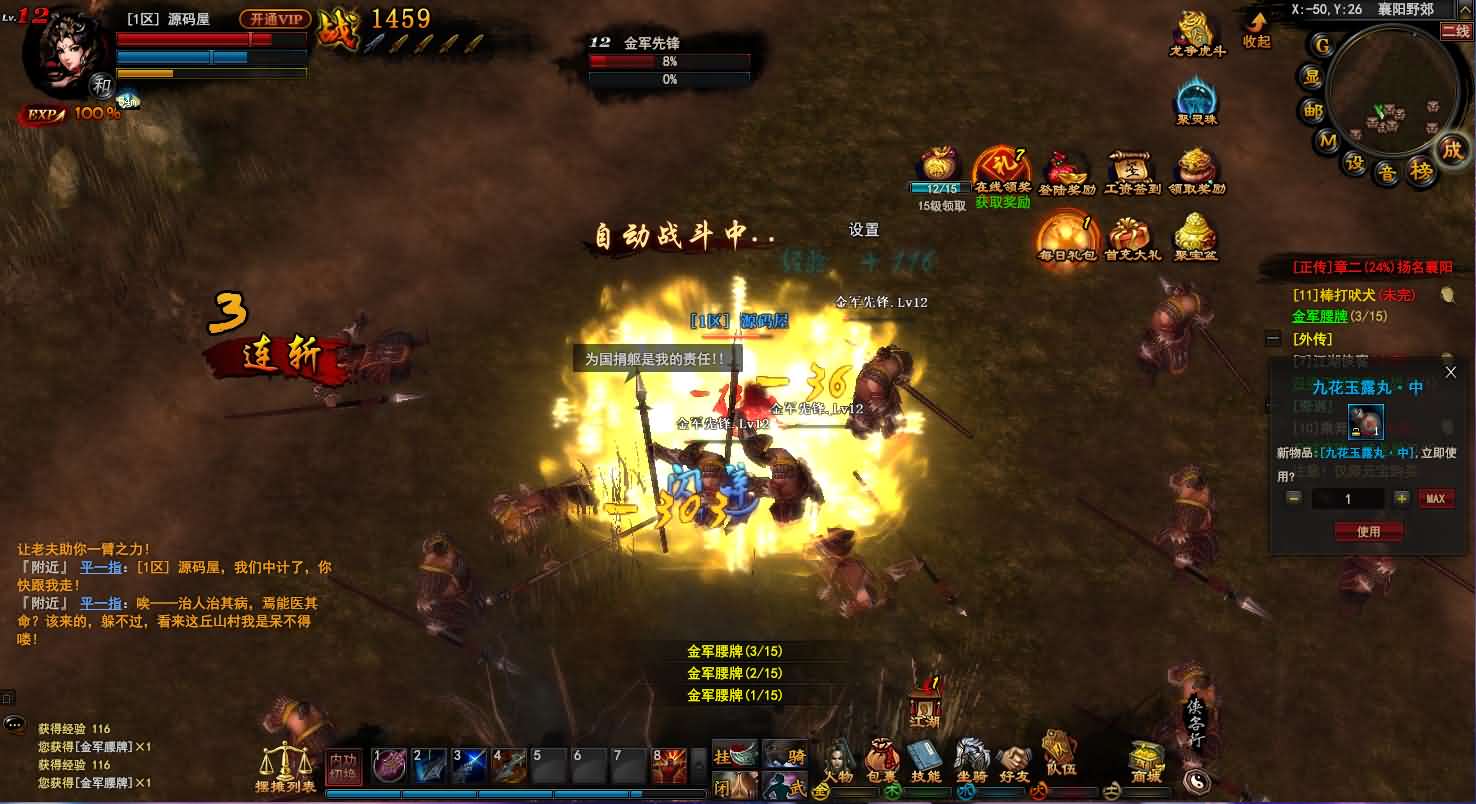This screenshot has height=804, width=1476.
Task: Click the 金军腰牌 quest tracker link
Action: pos(1319,316)
